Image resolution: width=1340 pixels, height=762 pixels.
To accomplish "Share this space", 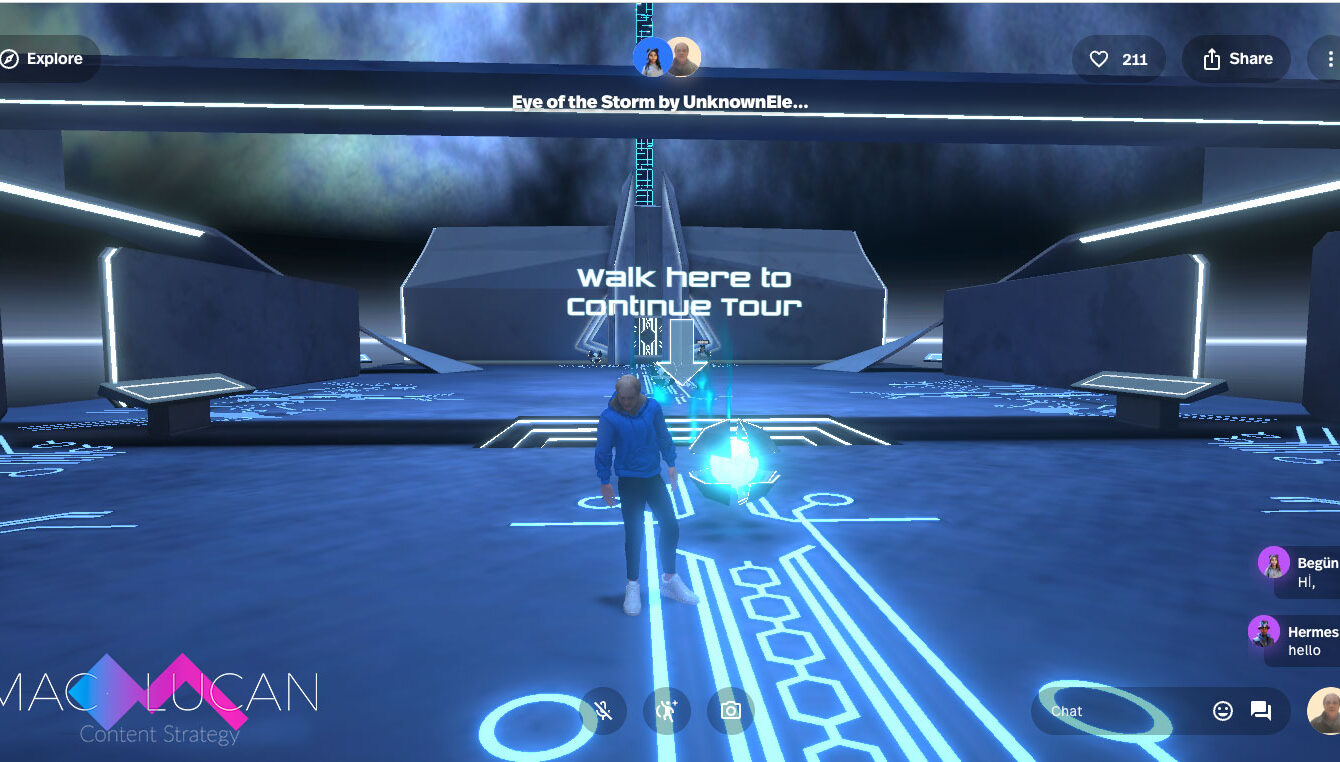I will 1238,59.
